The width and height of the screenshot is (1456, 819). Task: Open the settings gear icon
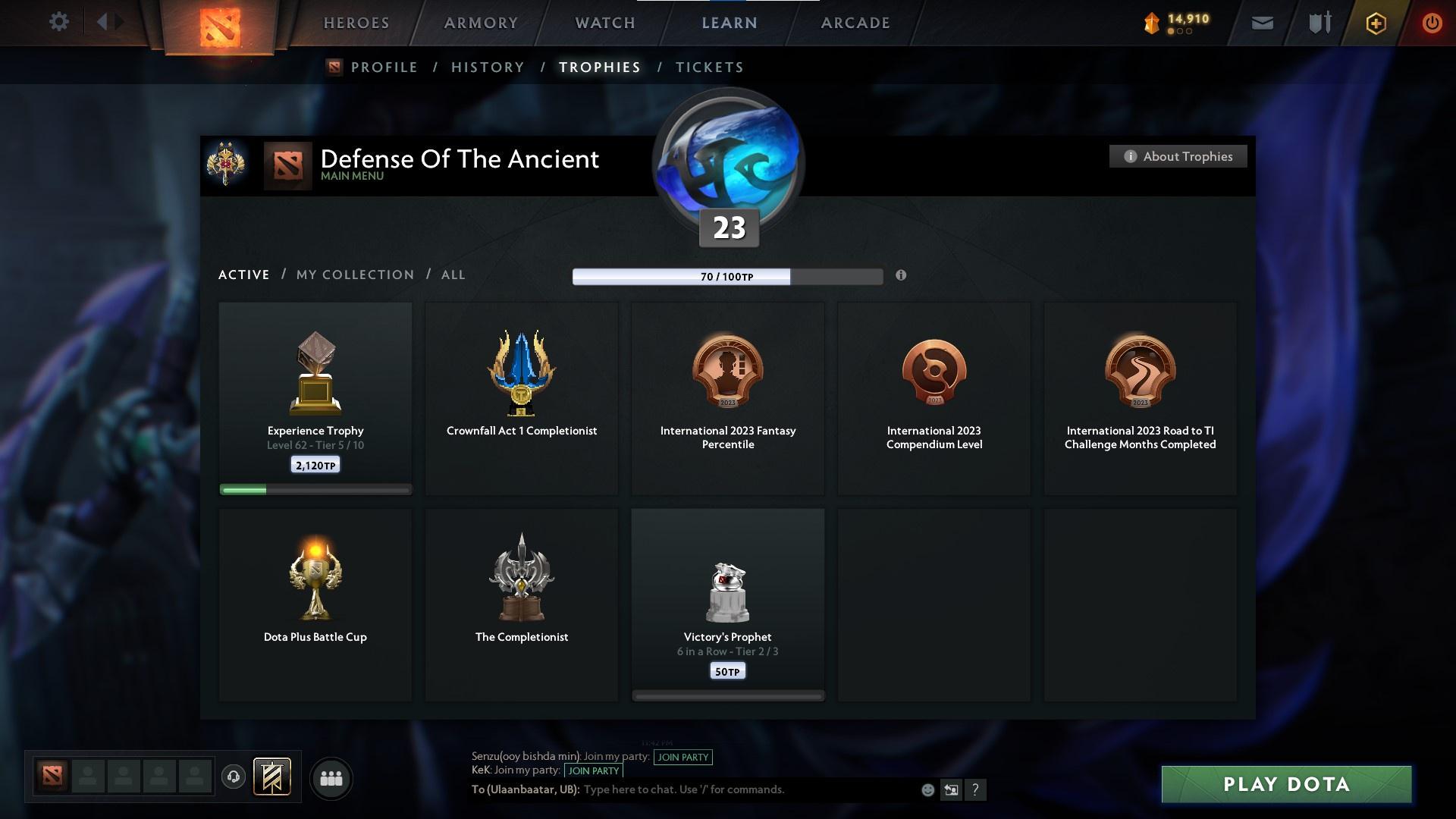pyautogui.click(x=59, y=22)
